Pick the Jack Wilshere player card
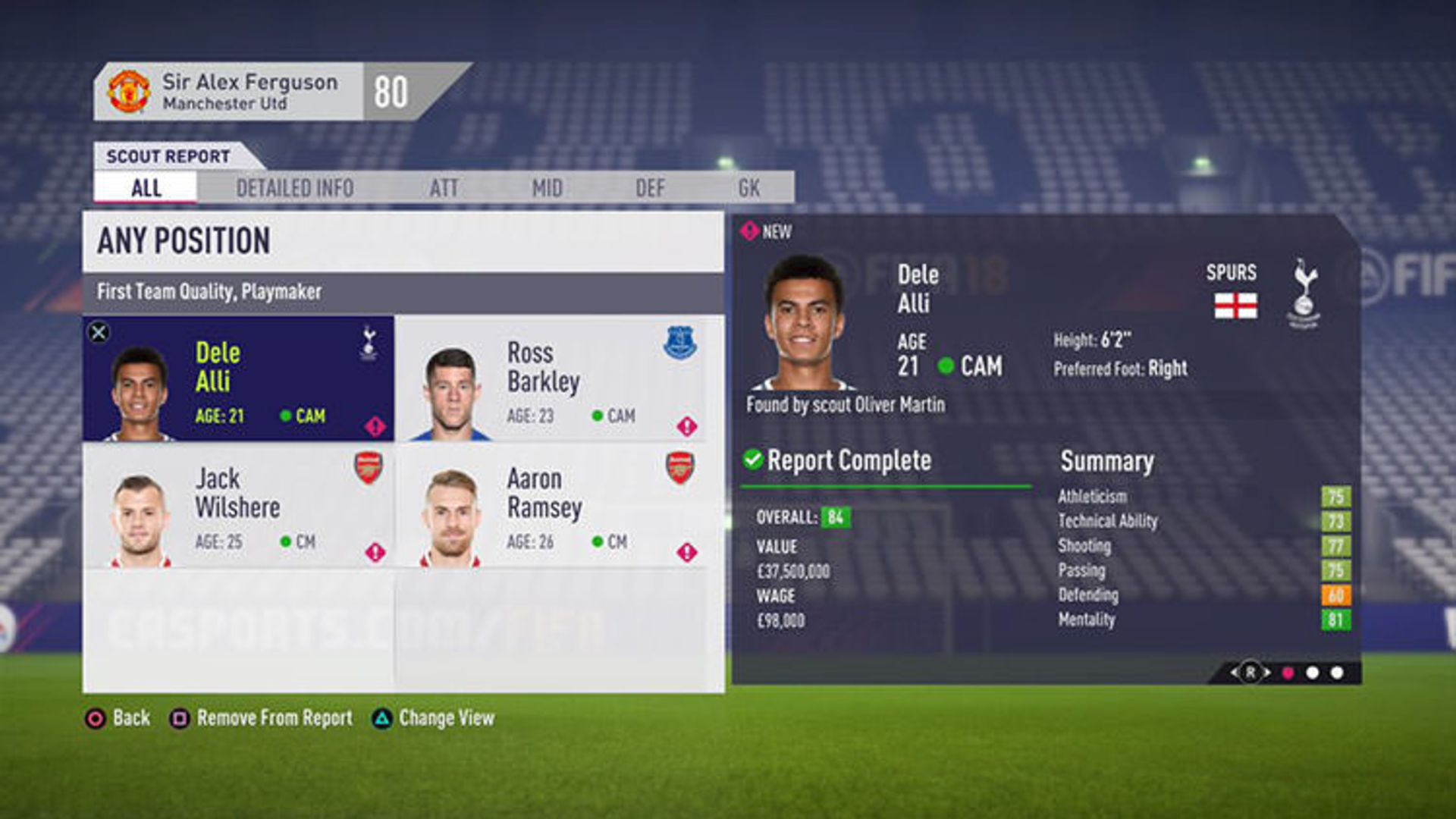Image resolution: width=1456 pixels, height=819 pixels. coord(238,506)
